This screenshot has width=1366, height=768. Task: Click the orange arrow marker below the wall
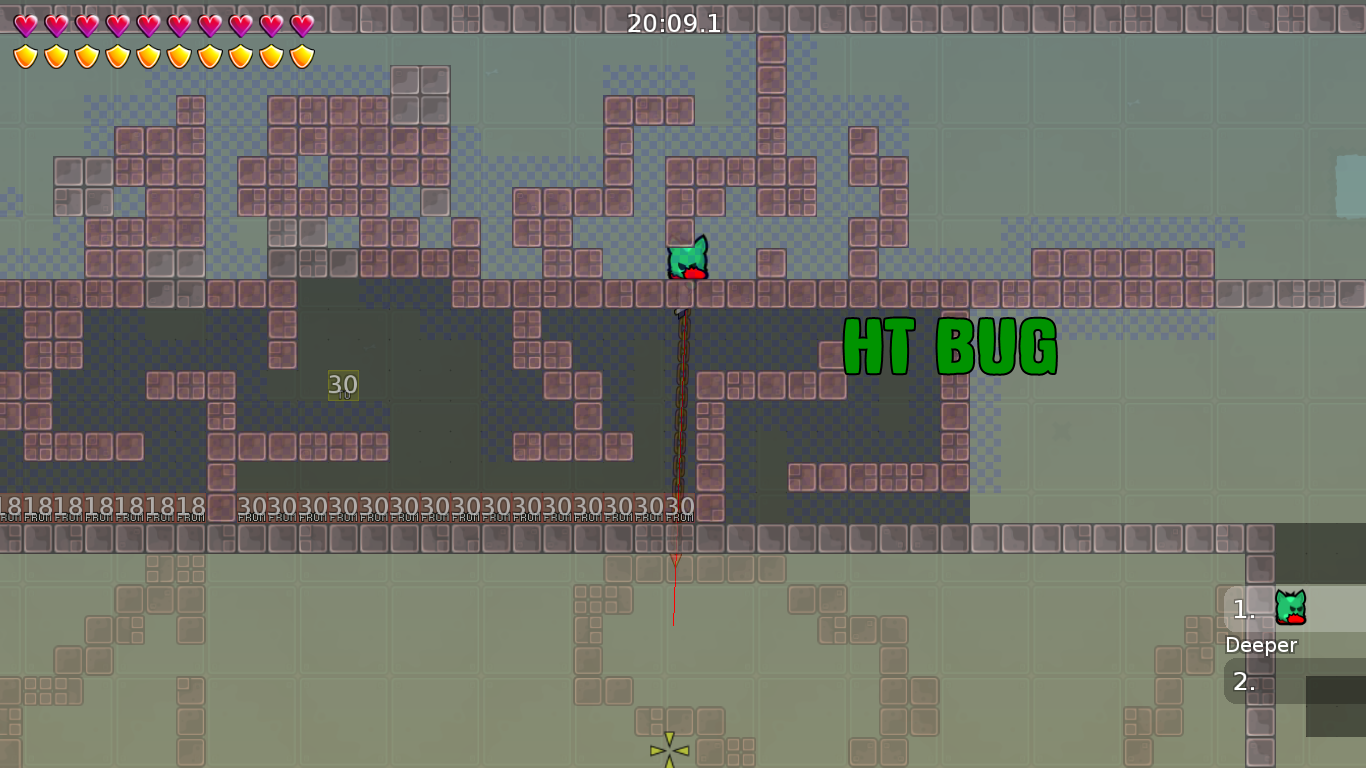click(675, 561)
